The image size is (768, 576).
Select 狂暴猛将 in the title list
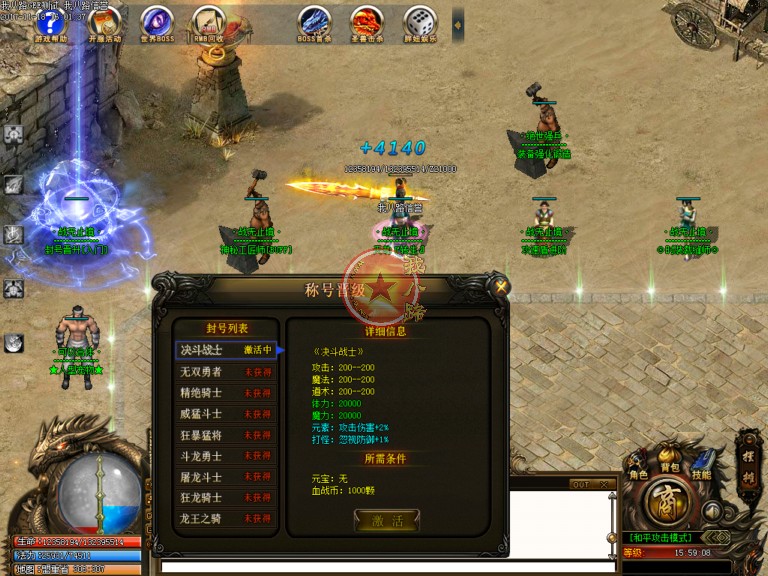click(x=225, y=435)
